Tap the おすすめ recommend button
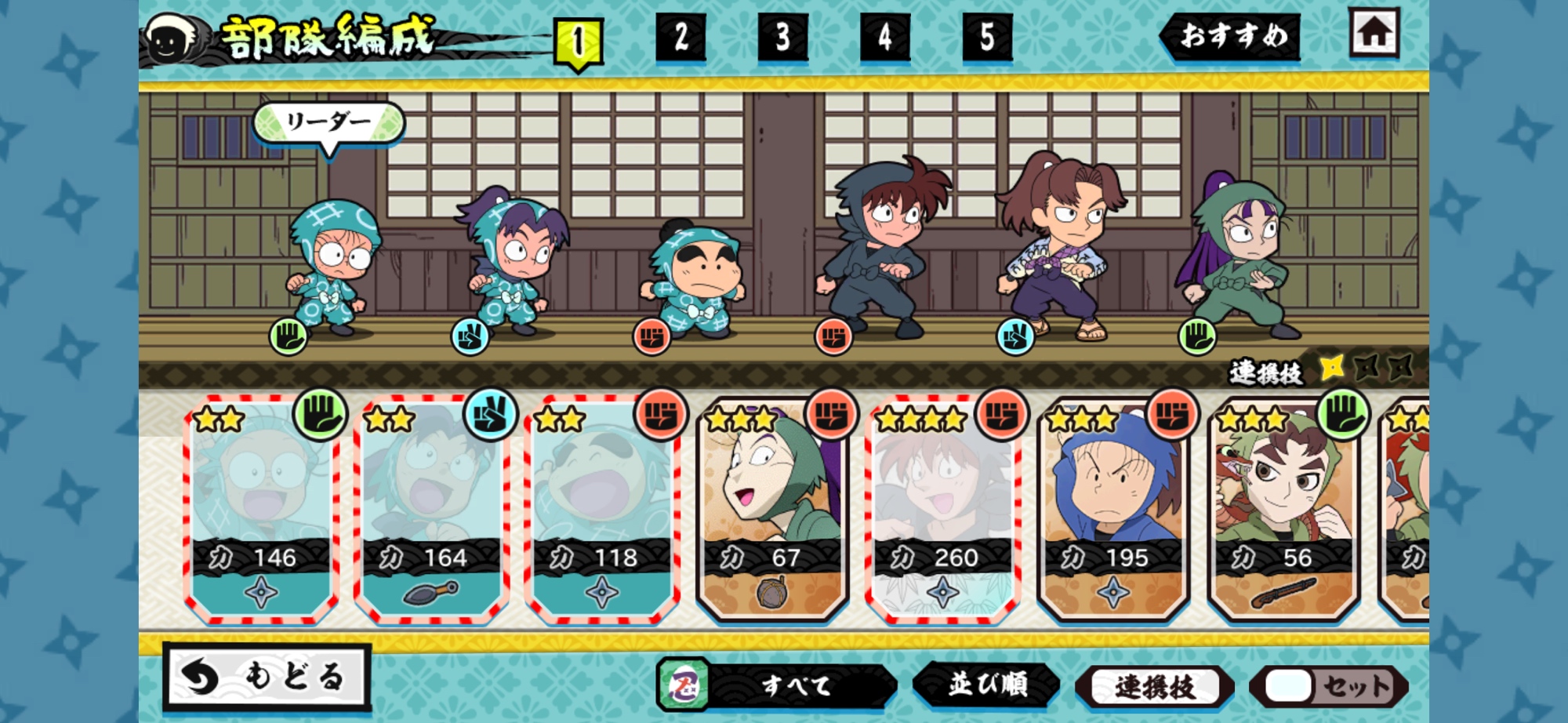The image size is (1568, 723). pos(1231,36)
